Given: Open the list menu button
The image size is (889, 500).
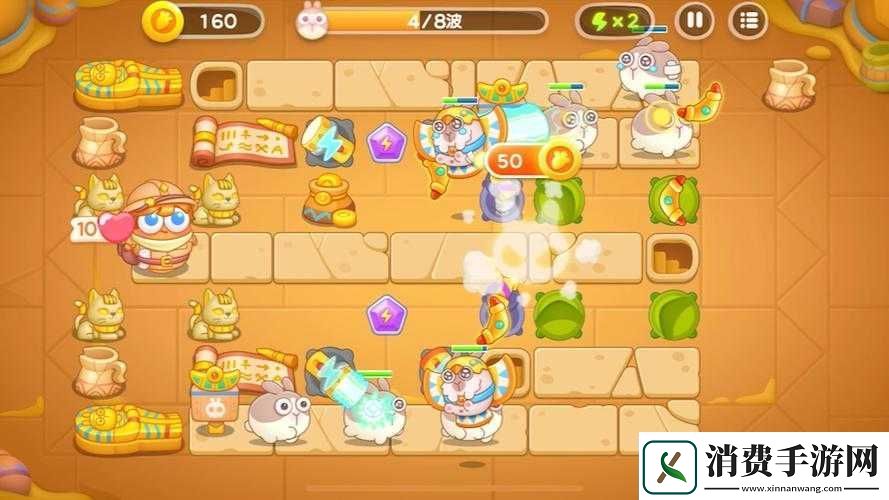Looking at the screenshot, I should coord(747,20).
